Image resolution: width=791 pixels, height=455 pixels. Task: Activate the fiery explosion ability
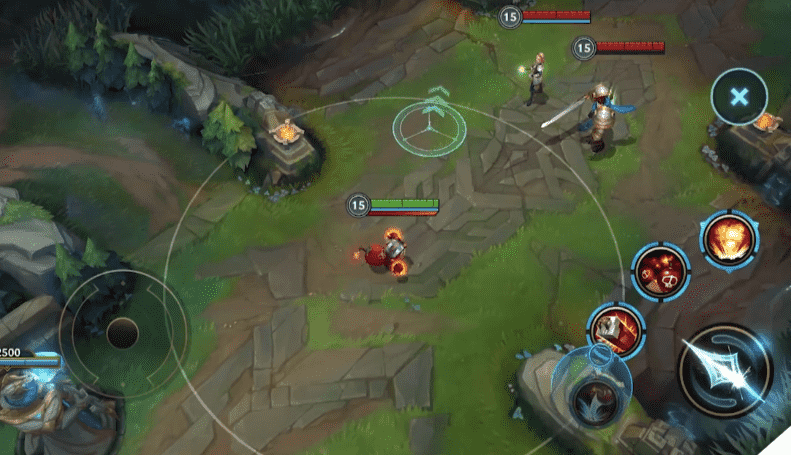[728, 239]
